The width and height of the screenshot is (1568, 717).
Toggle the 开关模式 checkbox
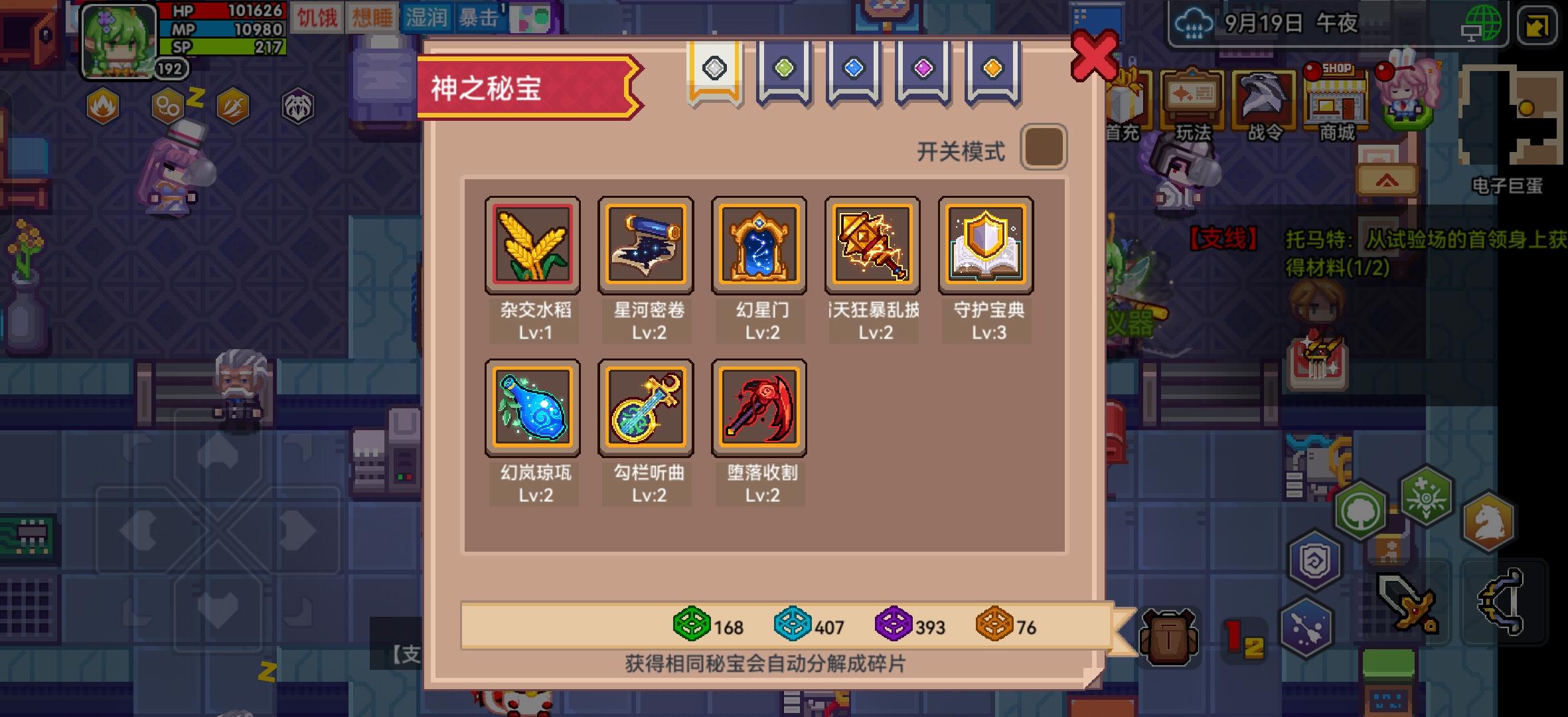click(x=1044, y=147)
